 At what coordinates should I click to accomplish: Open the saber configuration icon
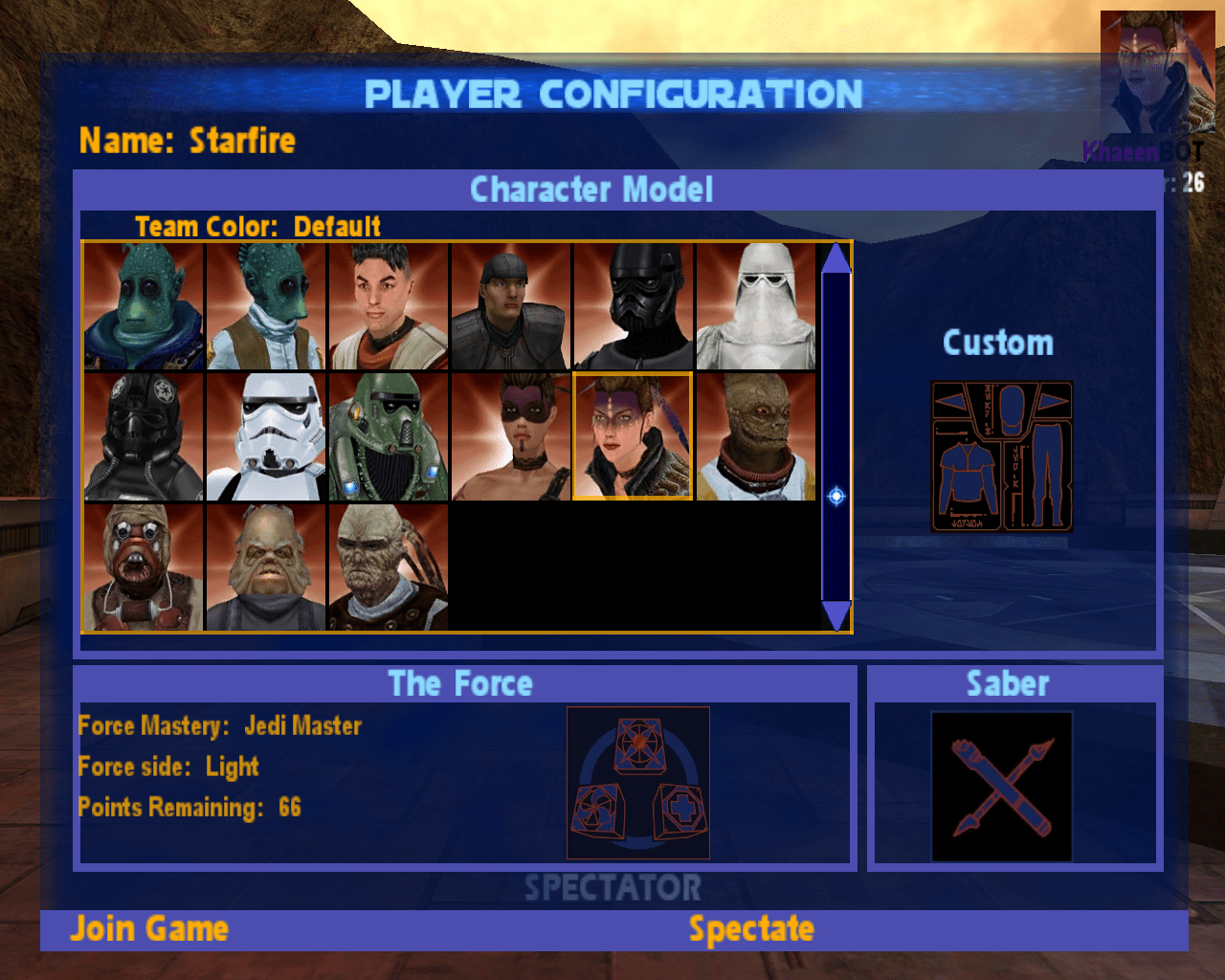tap(1001, 787)
